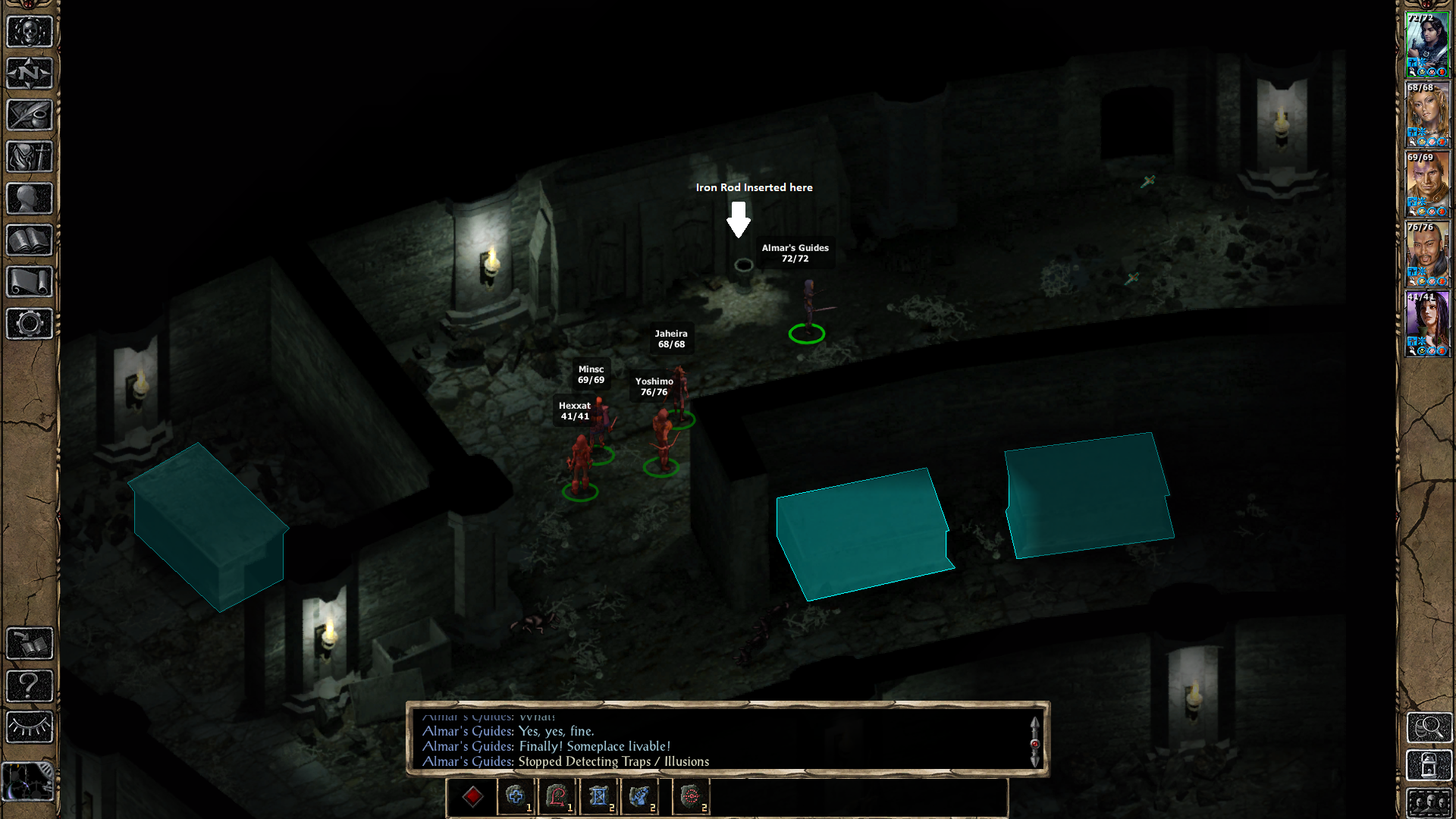Open game Options with the gear icon

click(x=29, y=324)
